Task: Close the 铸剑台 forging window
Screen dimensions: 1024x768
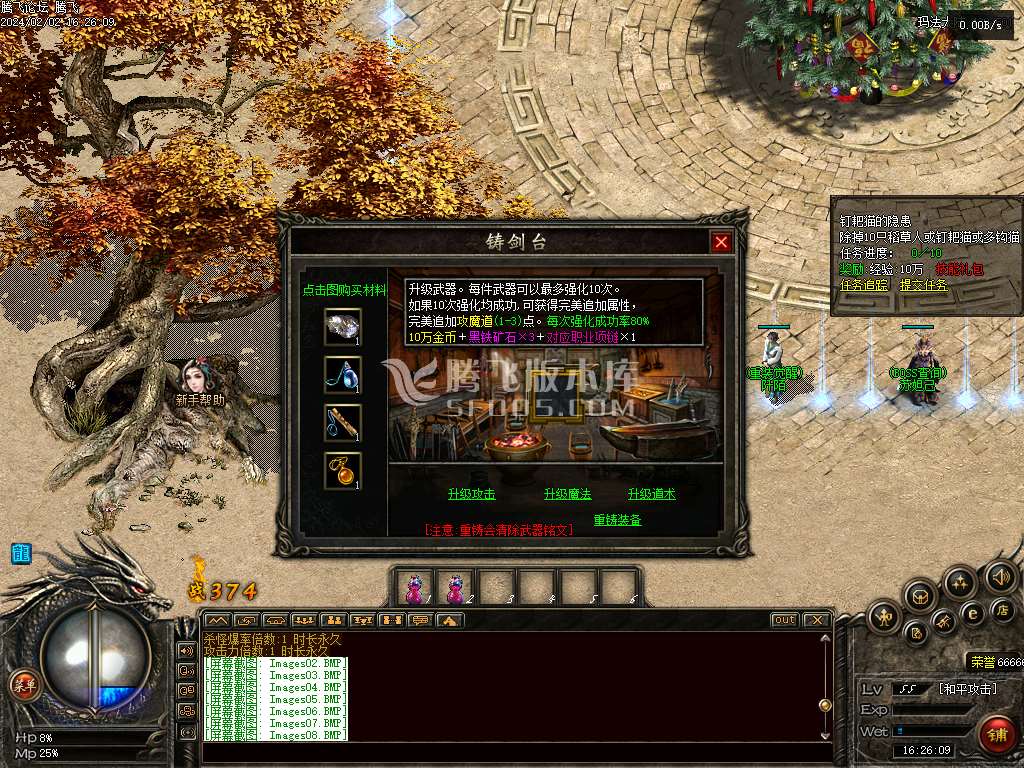Action: (720, 242)
